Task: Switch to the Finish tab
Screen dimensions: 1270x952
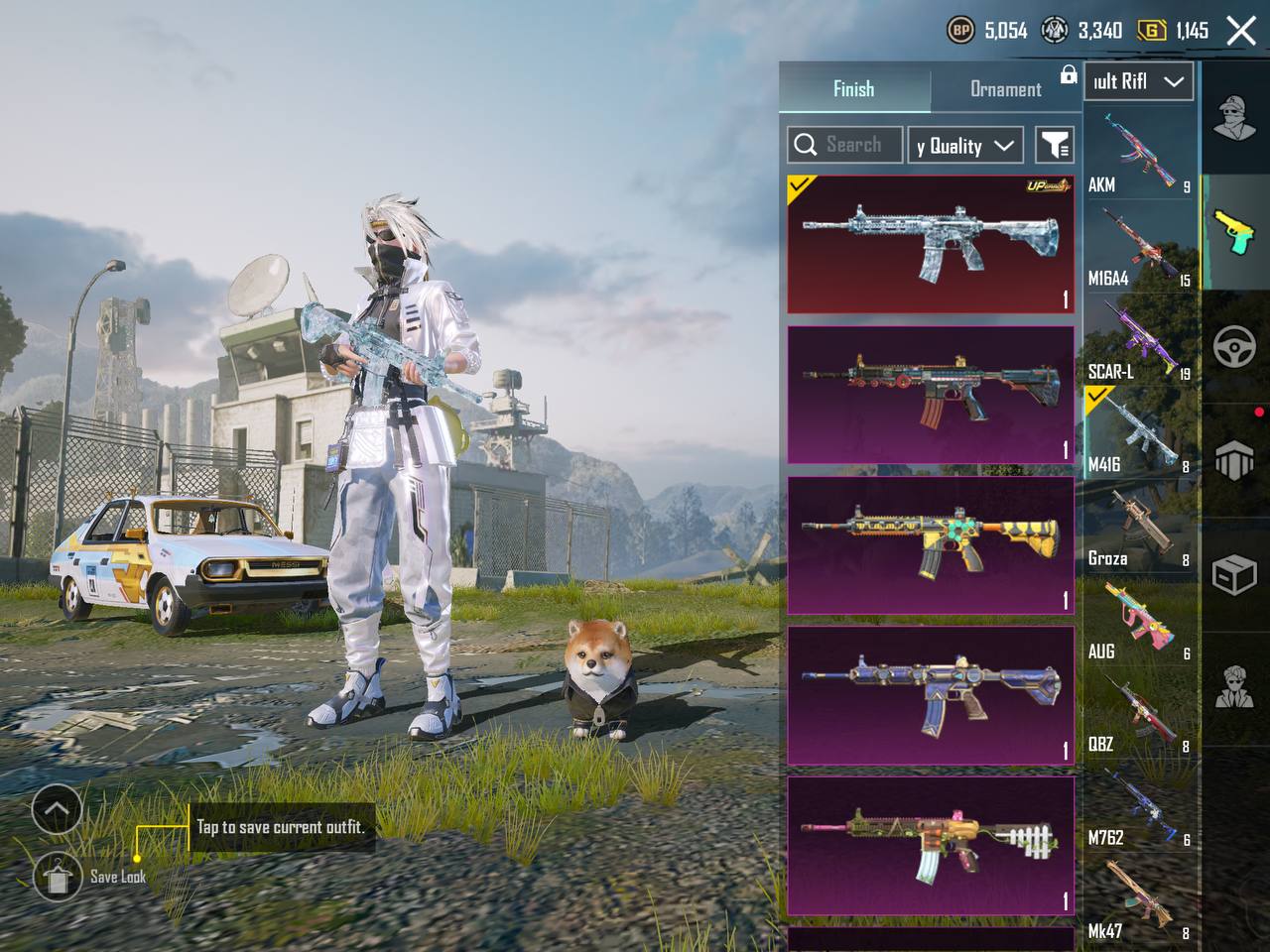Action: pos(853,89)
